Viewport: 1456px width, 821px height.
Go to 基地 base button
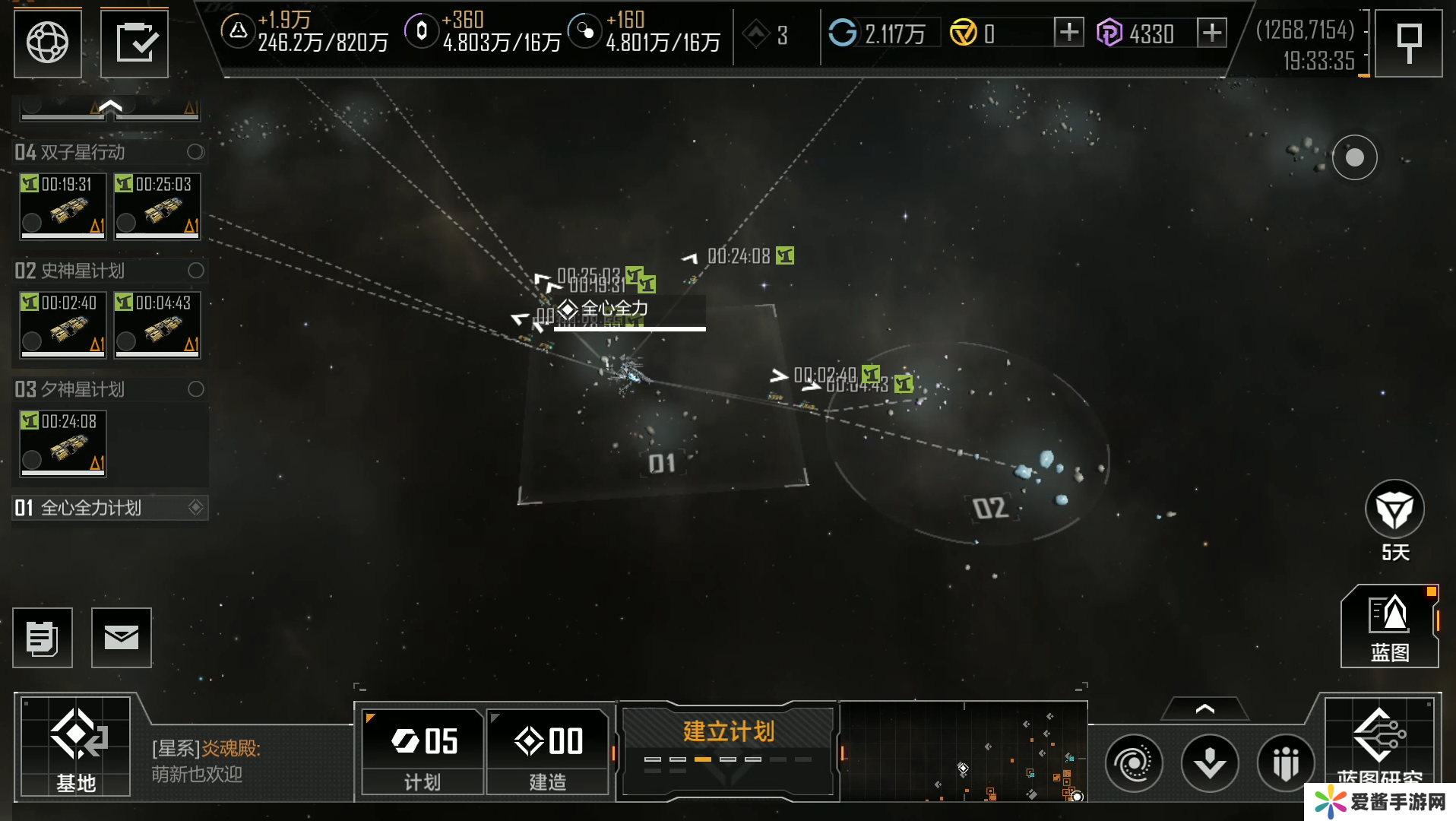[x=76, y=747]
